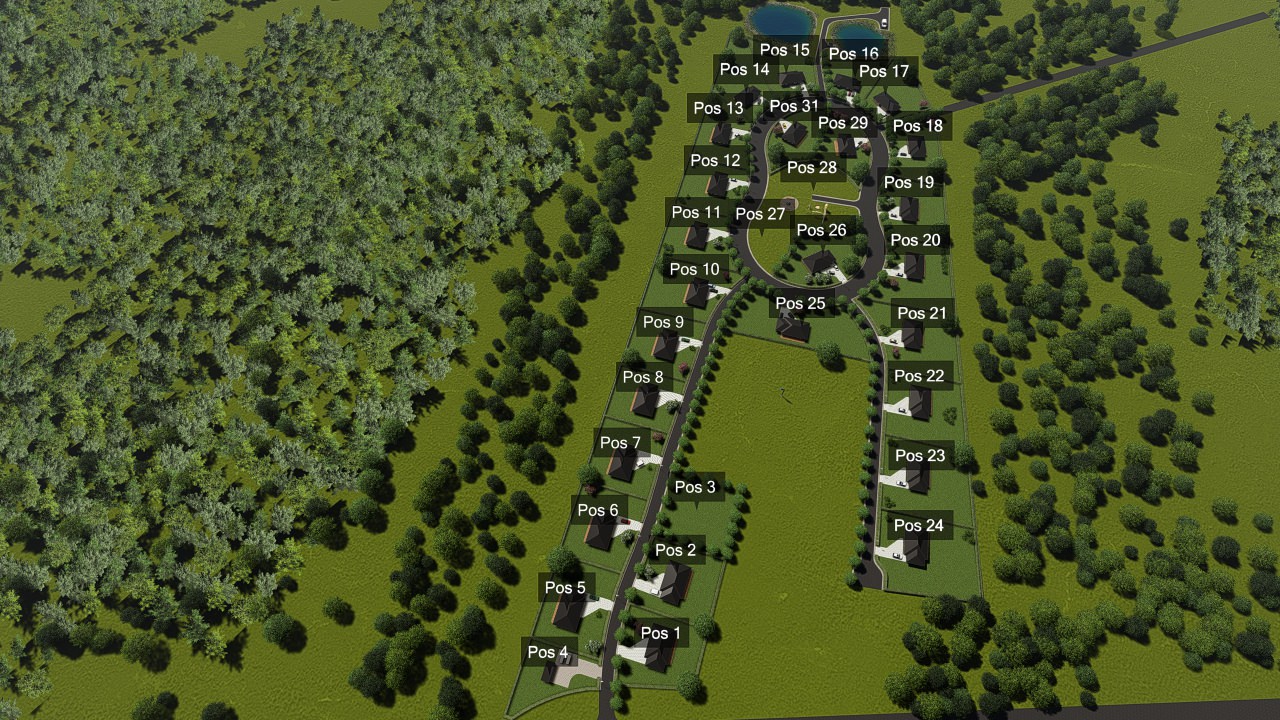Select the Pos 20 marker
1280x720 pixels.
pyautogui.click(x=916, y=240)
